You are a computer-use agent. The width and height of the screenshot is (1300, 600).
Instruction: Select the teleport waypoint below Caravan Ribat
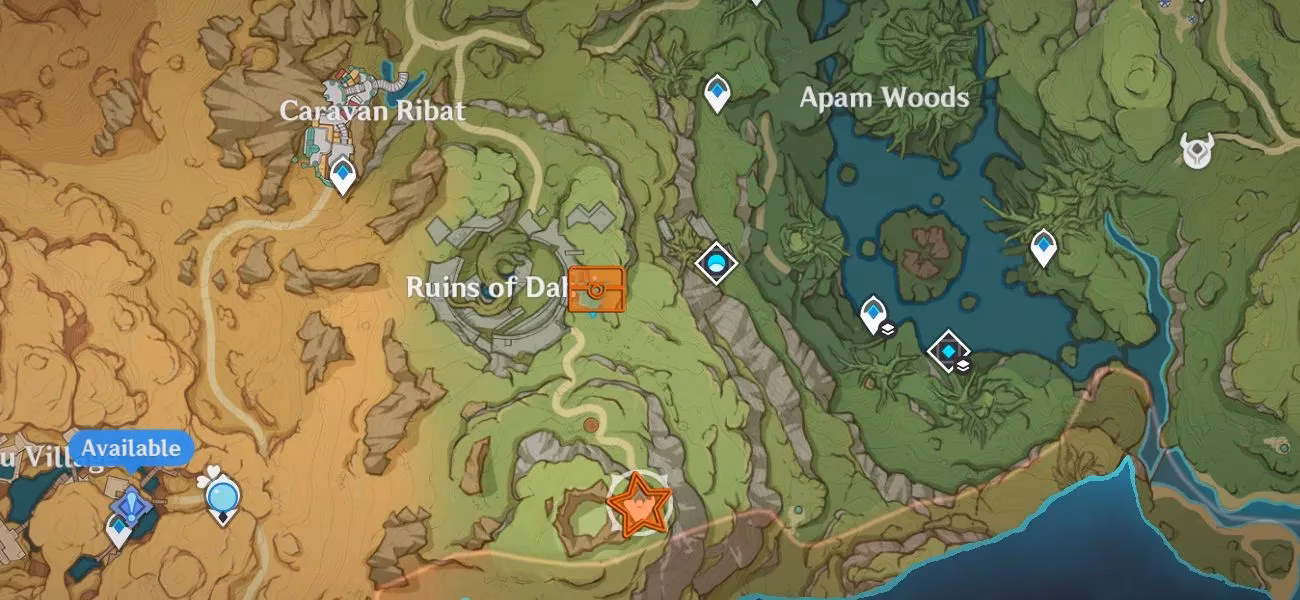point(343,176)
